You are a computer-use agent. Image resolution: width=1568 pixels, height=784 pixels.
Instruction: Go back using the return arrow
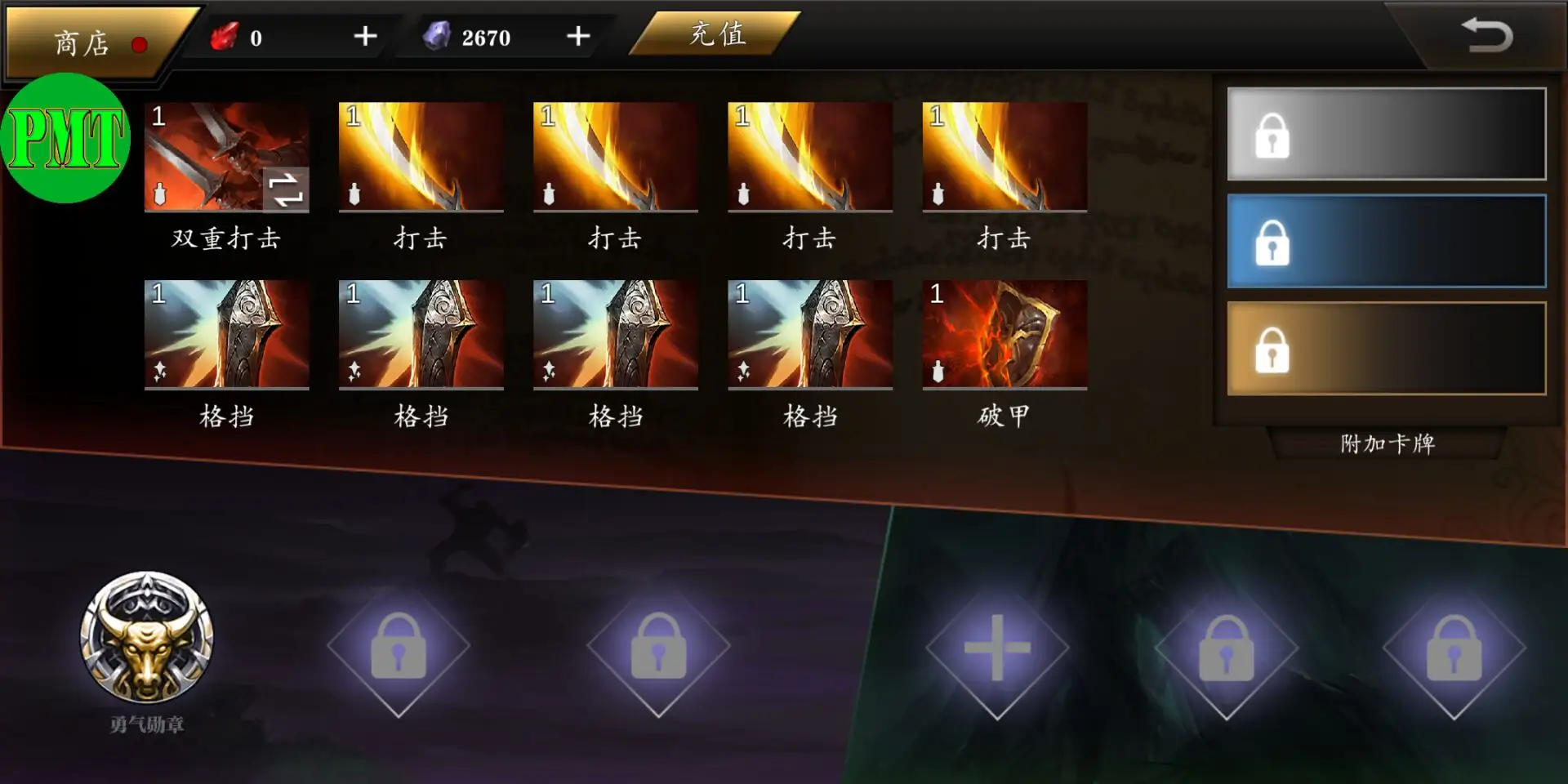[1487, 36]
